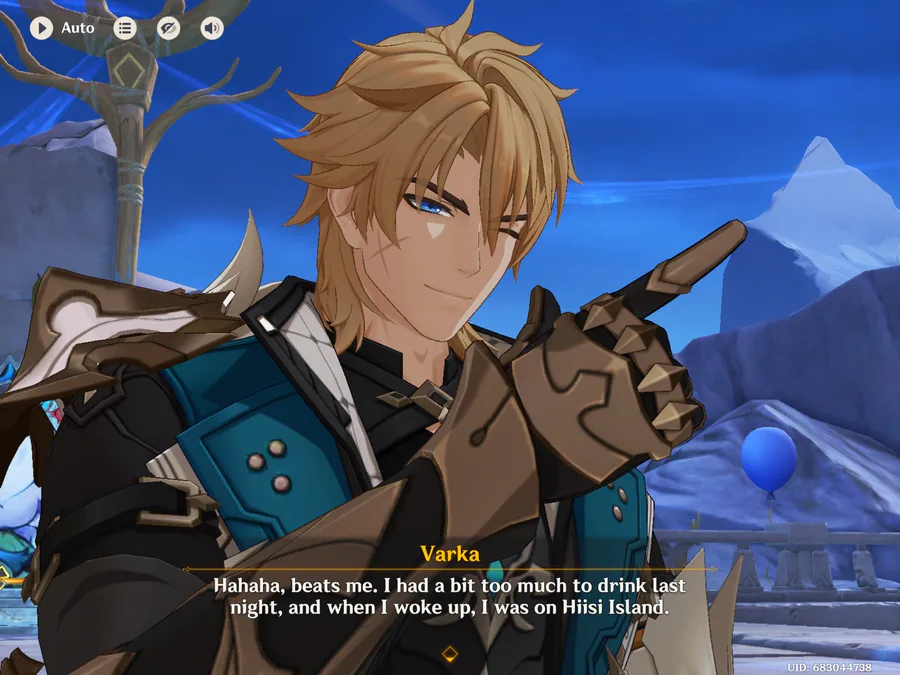Toggle dialogue voice speaker icon

211,28
